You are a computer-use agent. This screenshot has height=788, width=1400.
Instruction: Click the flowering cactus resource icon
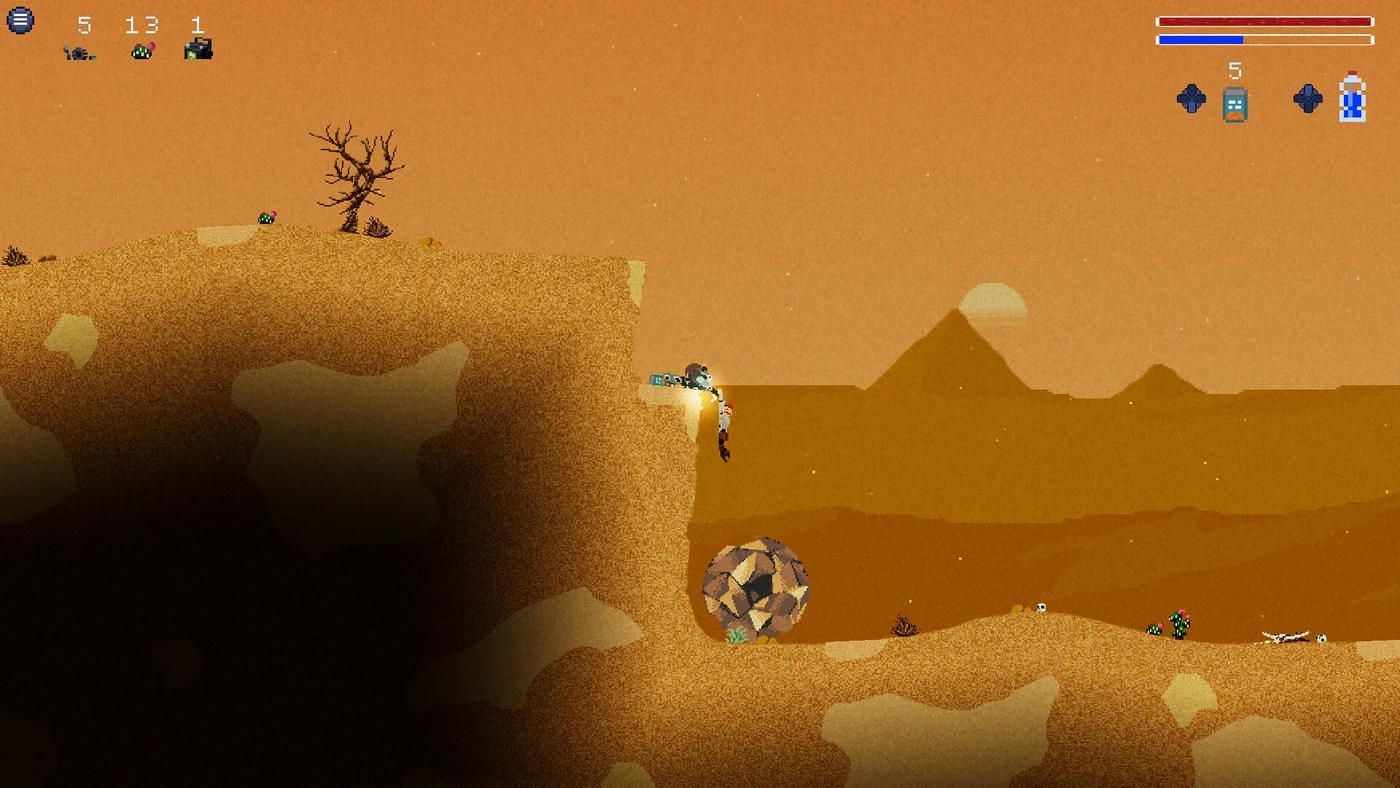click(x=143, y=50)
